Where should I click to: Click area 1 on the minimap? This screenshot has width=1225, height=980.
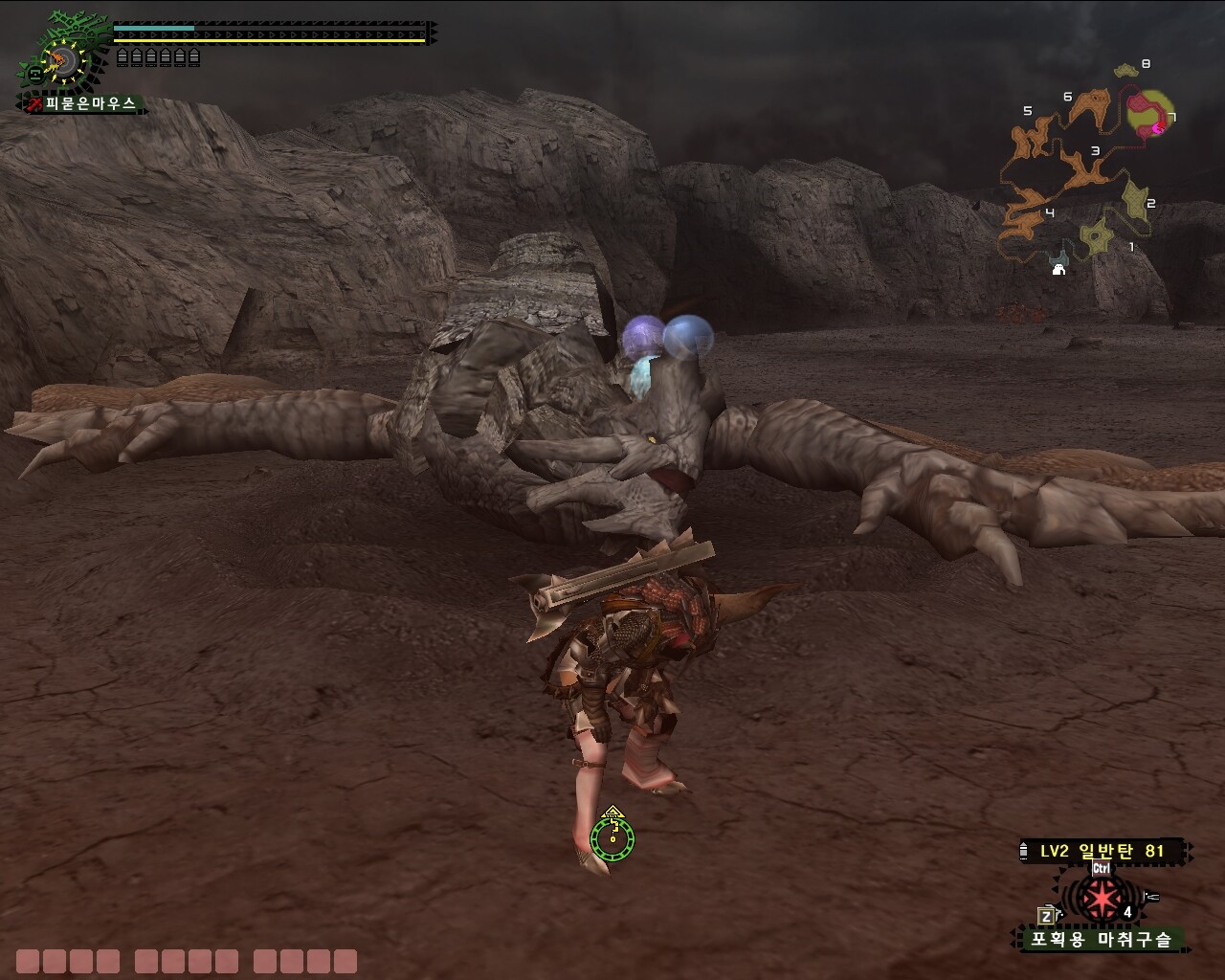coord(1097,235)
